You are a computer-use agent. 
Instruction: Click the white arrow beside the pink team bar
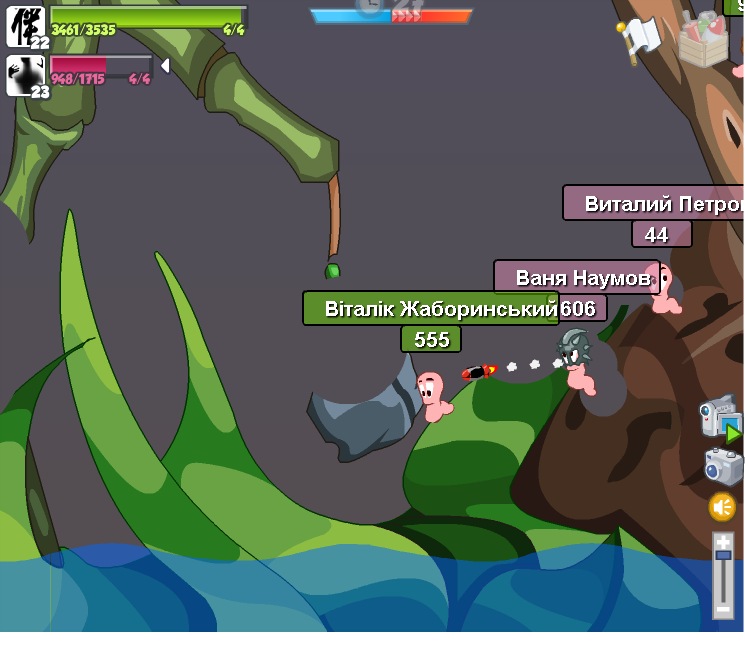point(165,66)
